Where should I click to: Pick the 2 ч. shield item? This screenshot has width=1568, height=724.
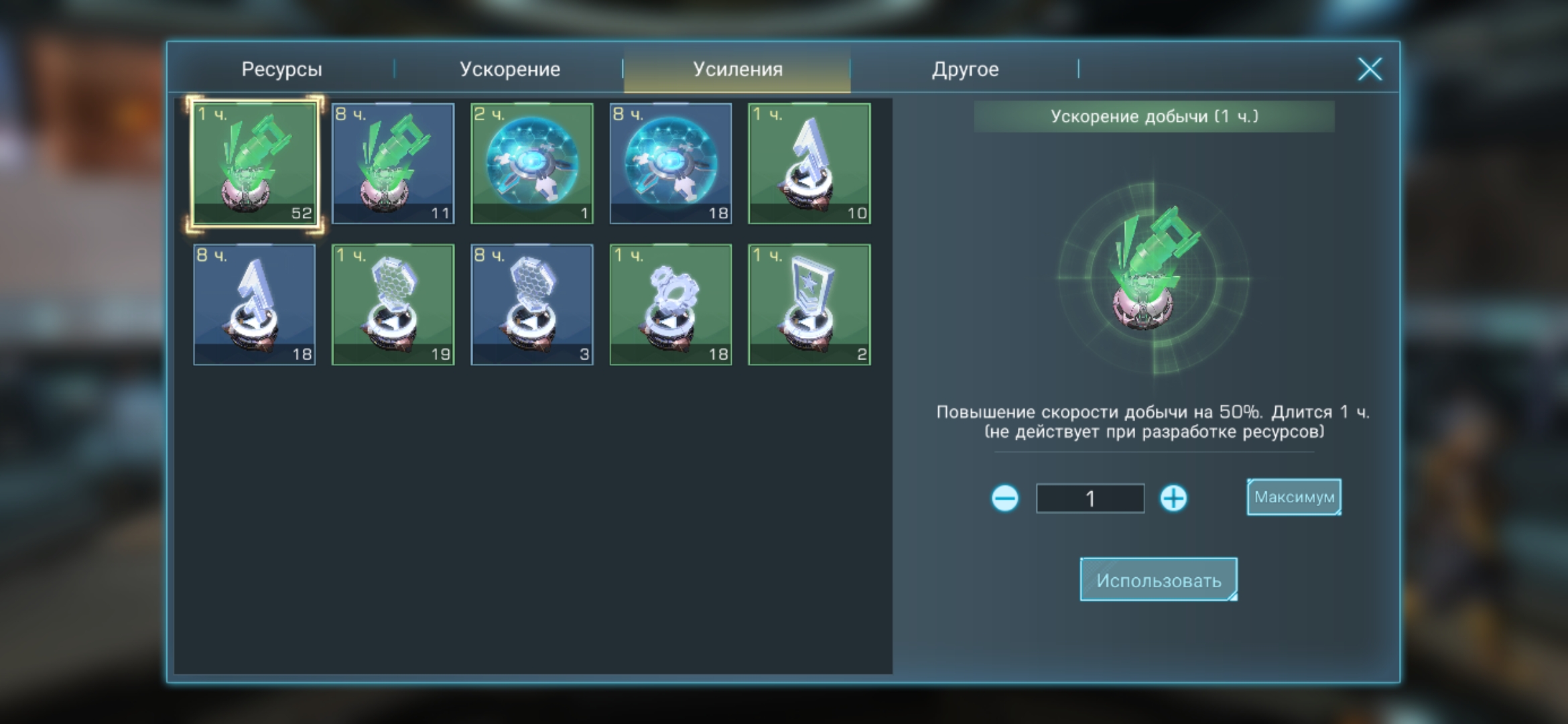pyautogui.click(x=532, y=164)
